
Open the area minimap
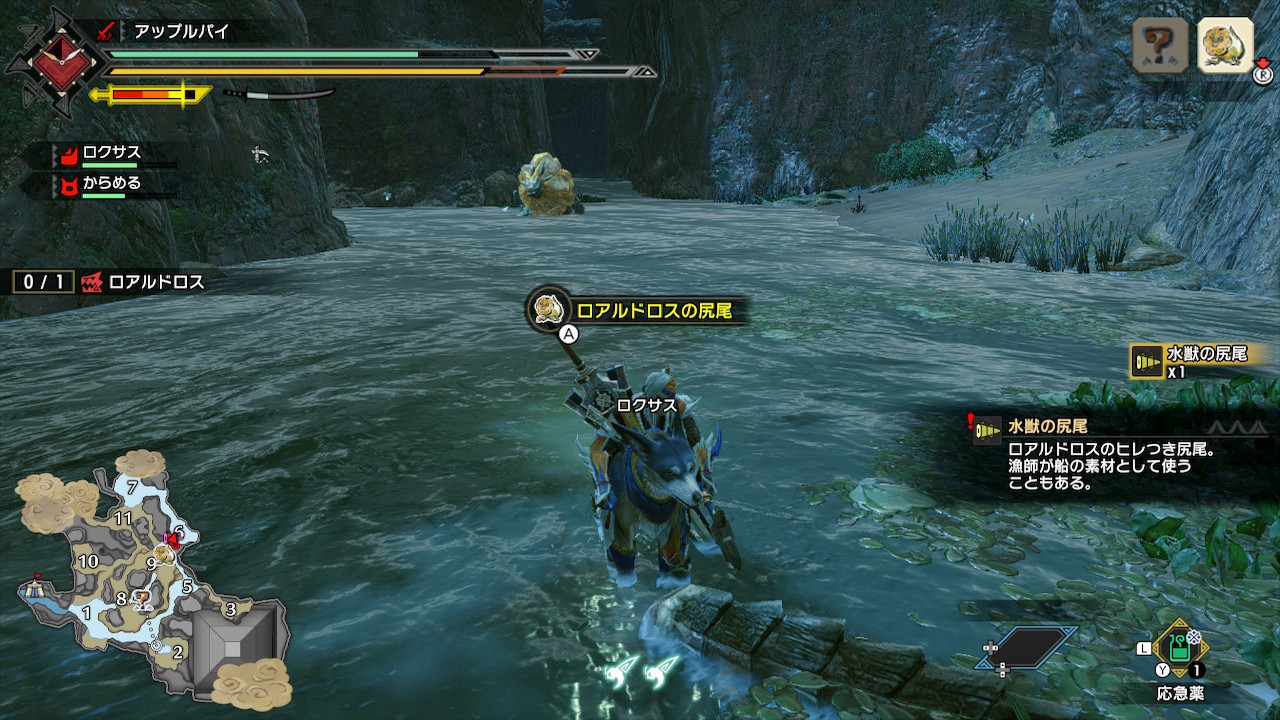(150, 580)
